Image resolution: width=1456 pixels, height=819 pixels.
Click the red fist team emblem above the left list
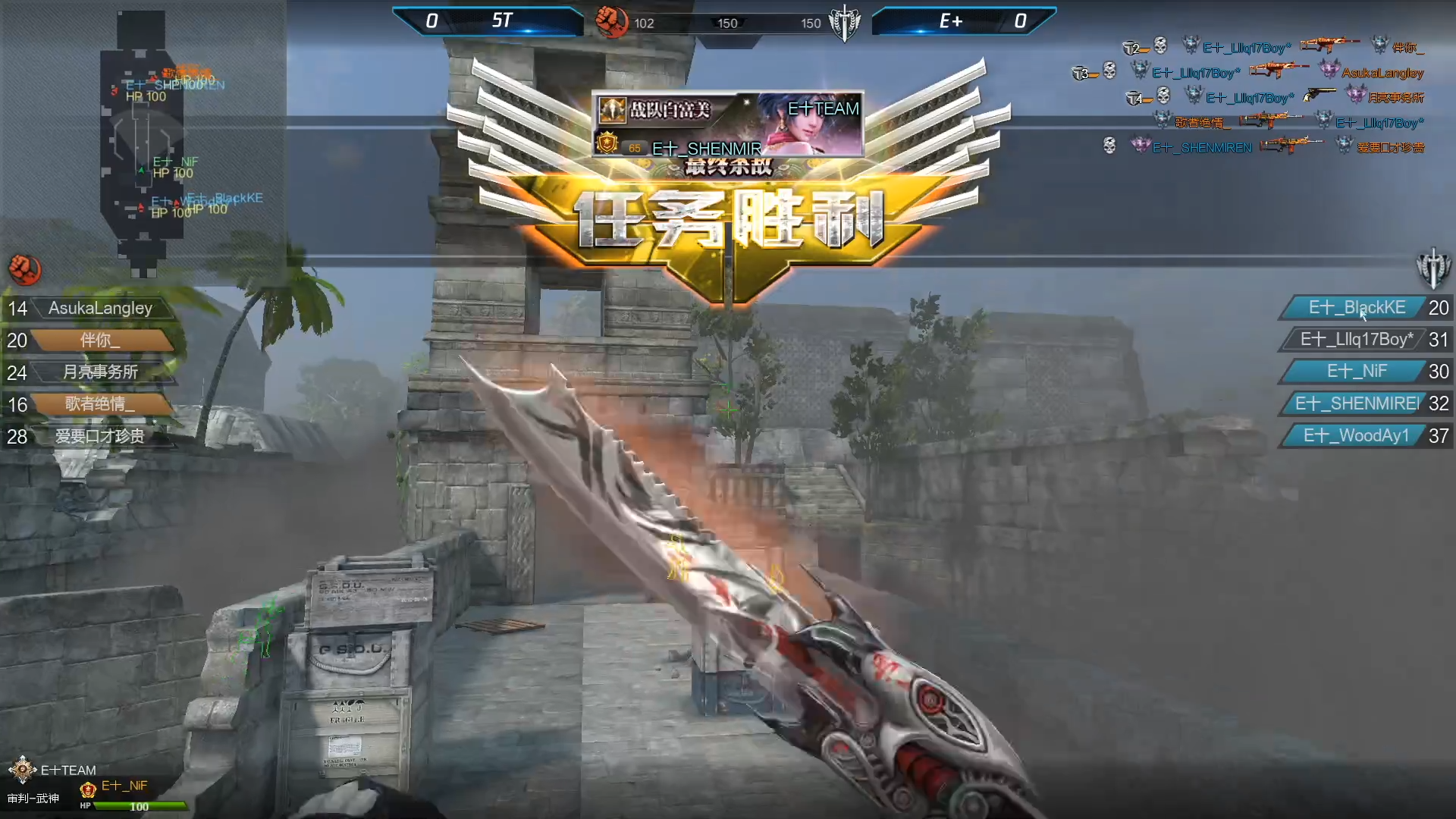click(x=25, y=269)
